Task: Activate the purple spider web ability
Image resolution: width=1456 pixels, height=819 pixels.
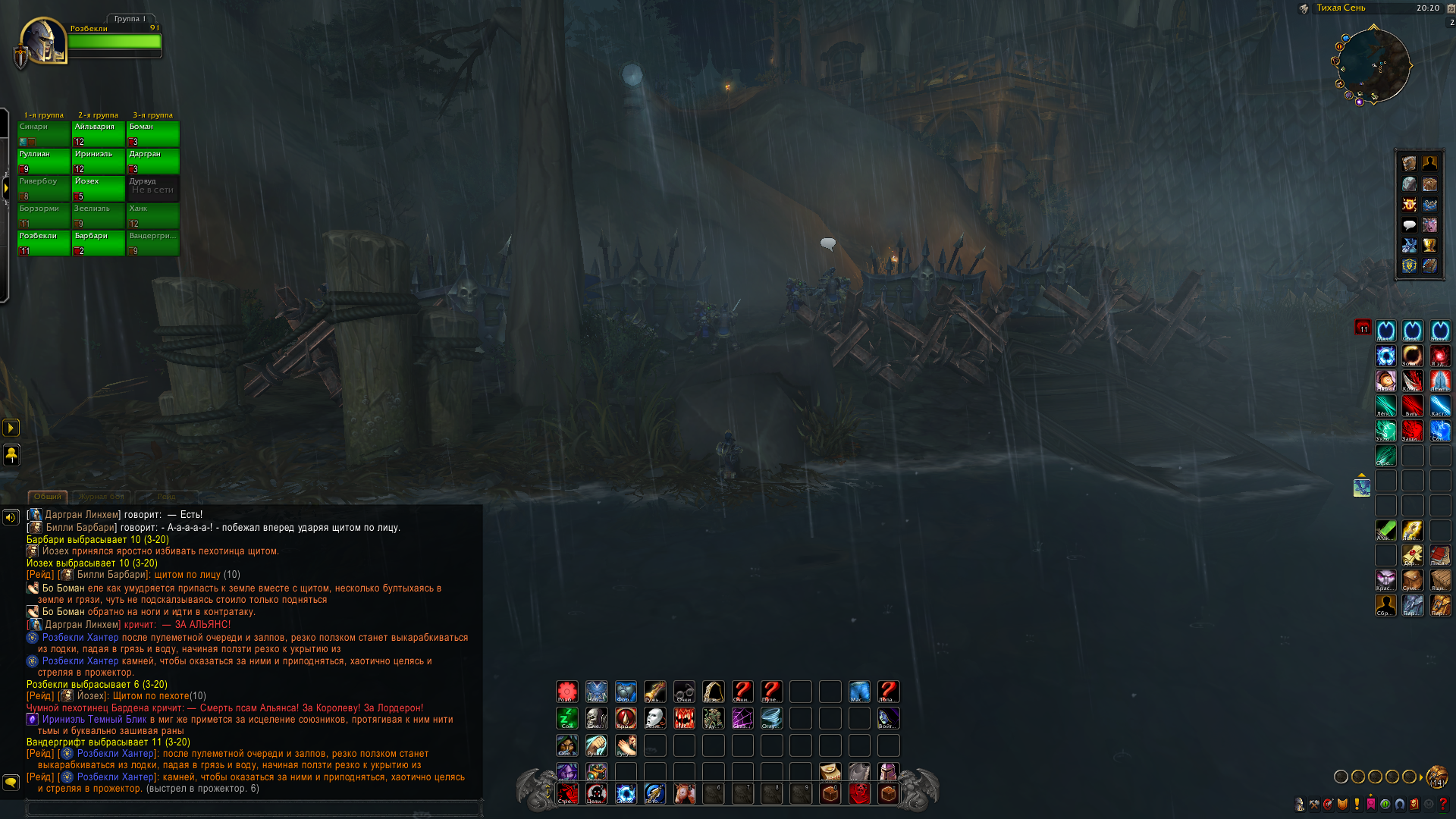Action: click(x=742, y=718)
